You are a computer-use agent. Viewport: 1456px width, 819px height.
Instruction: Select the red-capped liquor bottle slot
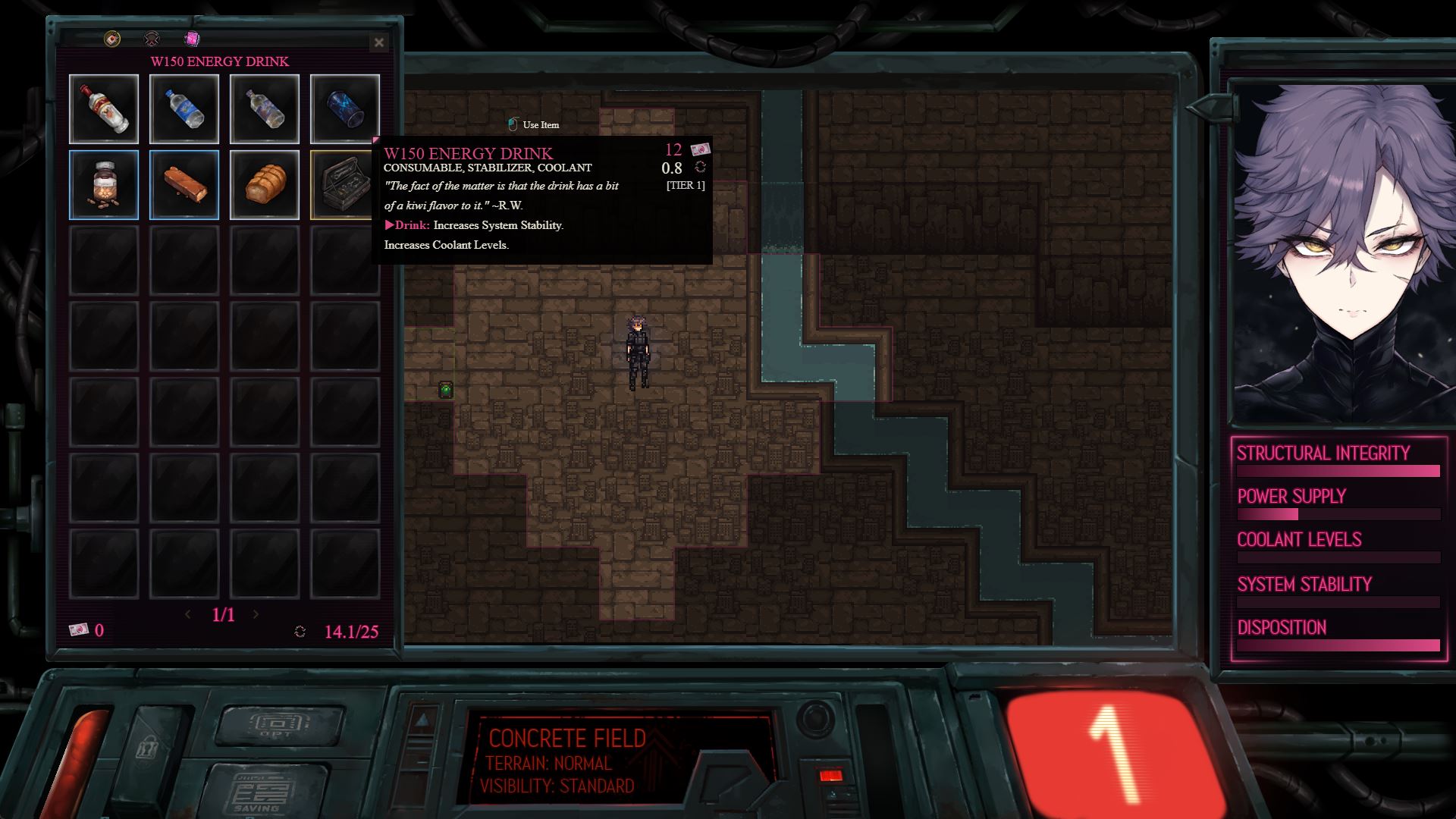click(x=104, y=109)
